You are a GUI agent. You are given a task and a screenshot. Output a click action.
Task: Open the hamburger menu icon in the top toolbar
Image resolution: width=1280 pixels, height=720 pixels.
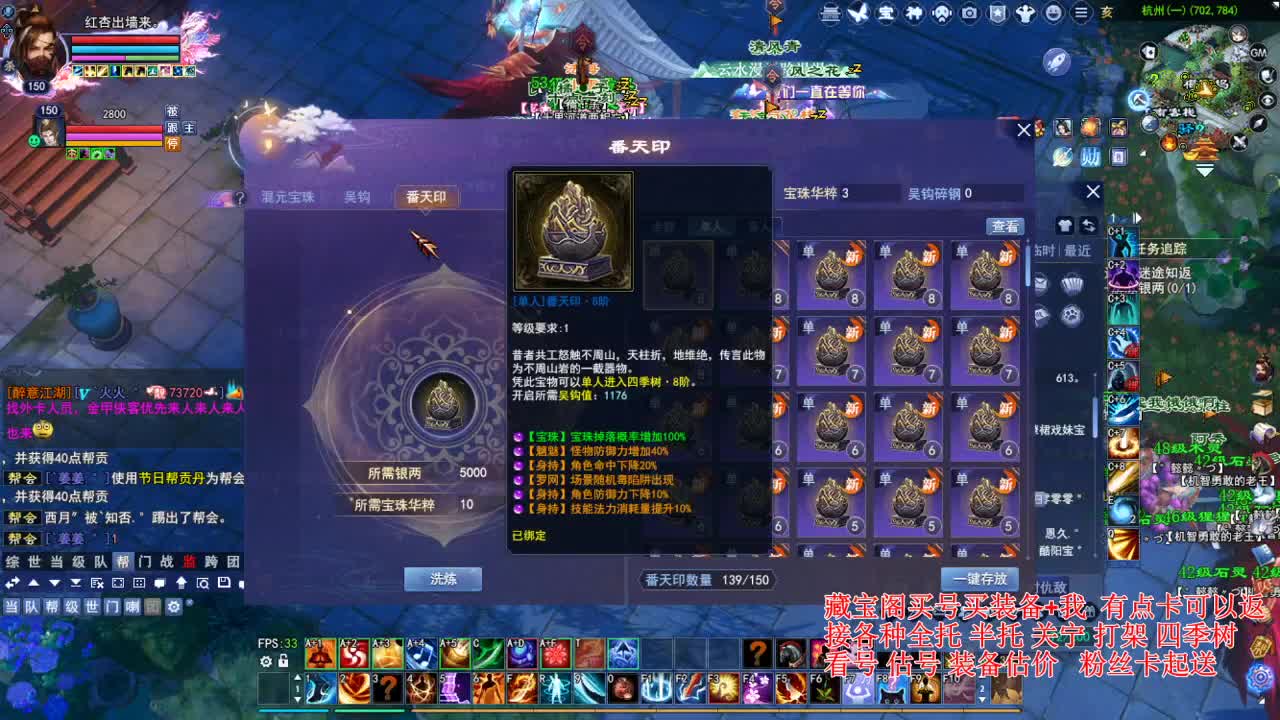(x=1082, y=14)
